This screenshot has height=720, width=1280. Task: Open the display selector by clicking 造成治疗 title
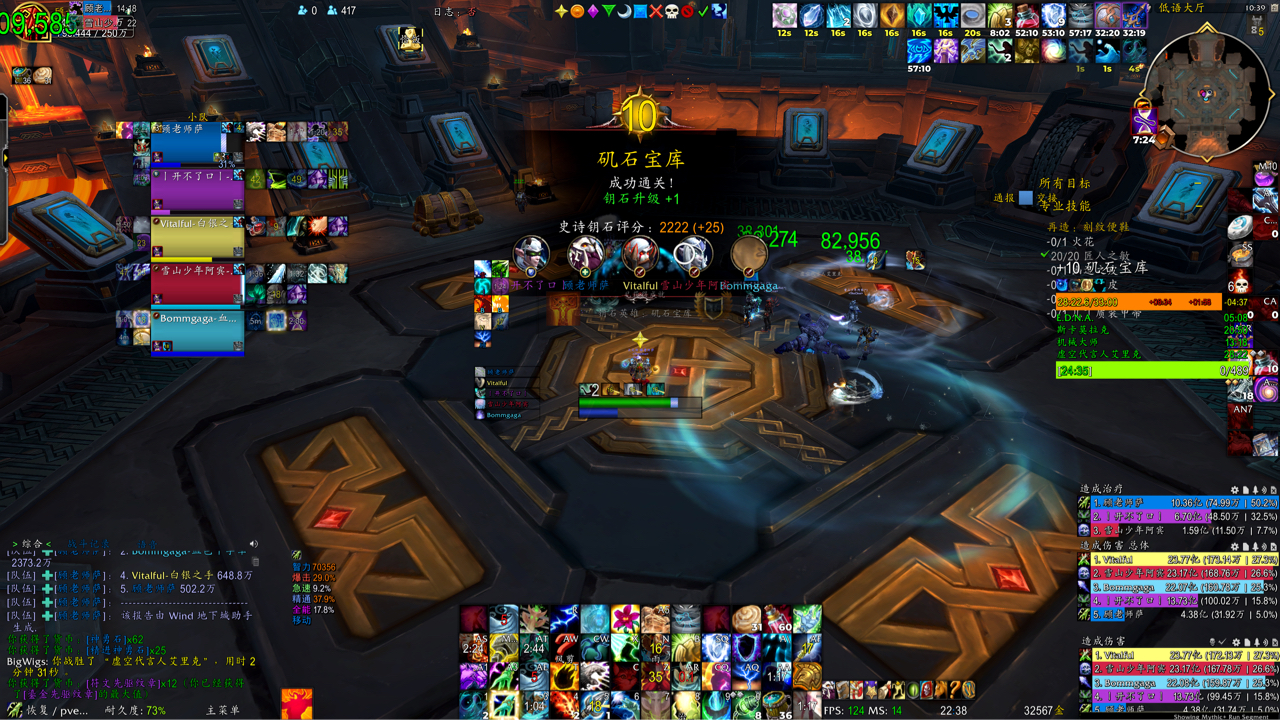(1100, 489)
